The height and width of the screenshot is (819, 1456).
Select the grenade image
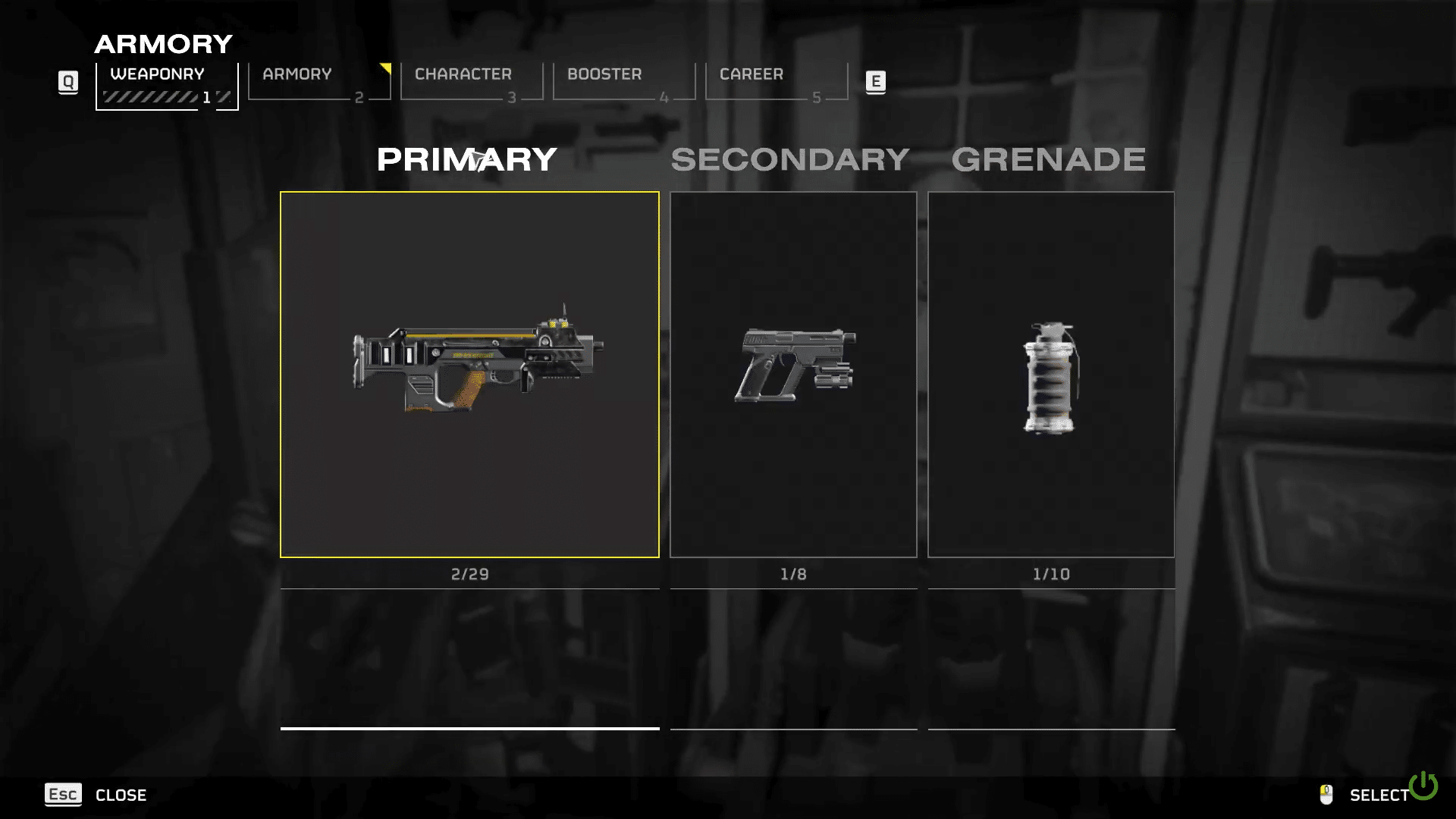tap(1050, 377)
